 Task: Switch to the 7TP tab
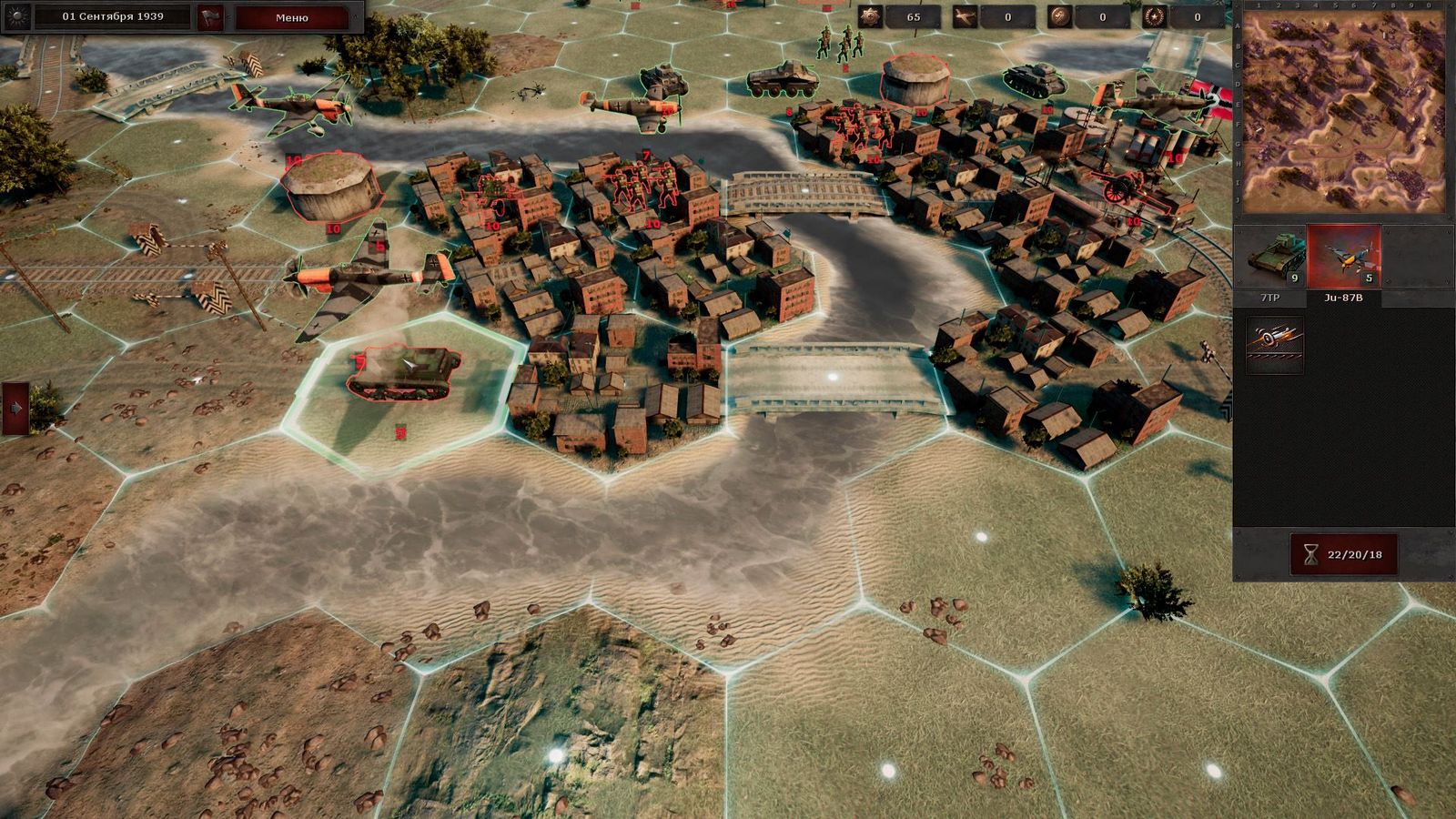[1271, 296]
